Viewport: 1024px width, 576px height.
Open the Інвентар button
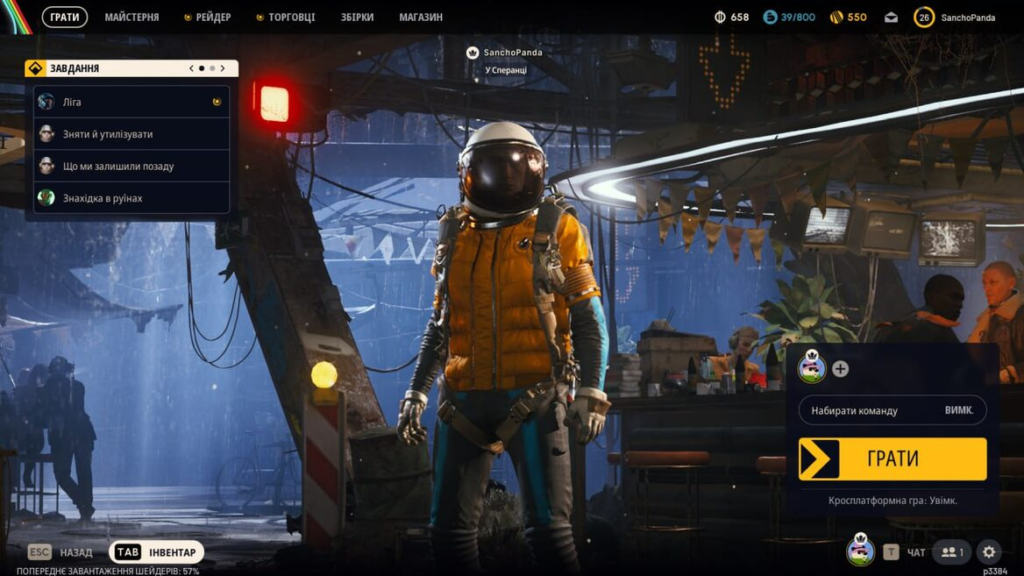pos(157,552)
